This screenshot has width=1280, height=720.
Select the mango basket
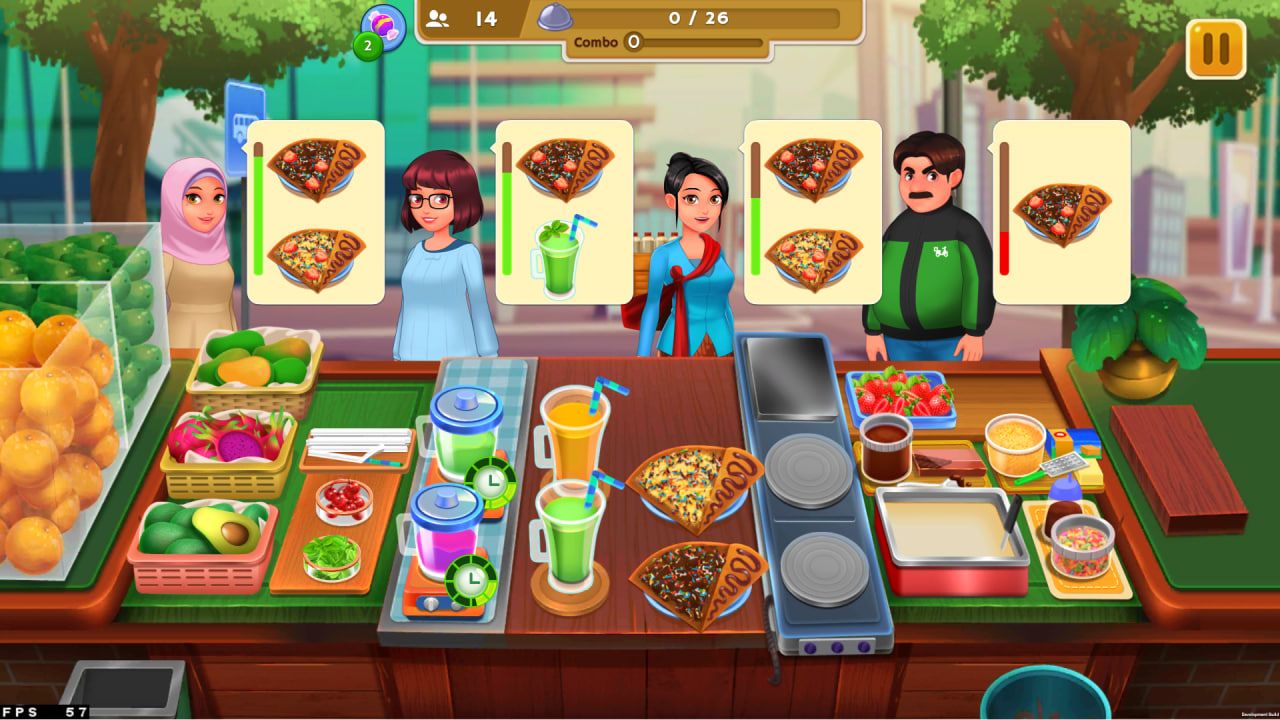coord(254,367)
